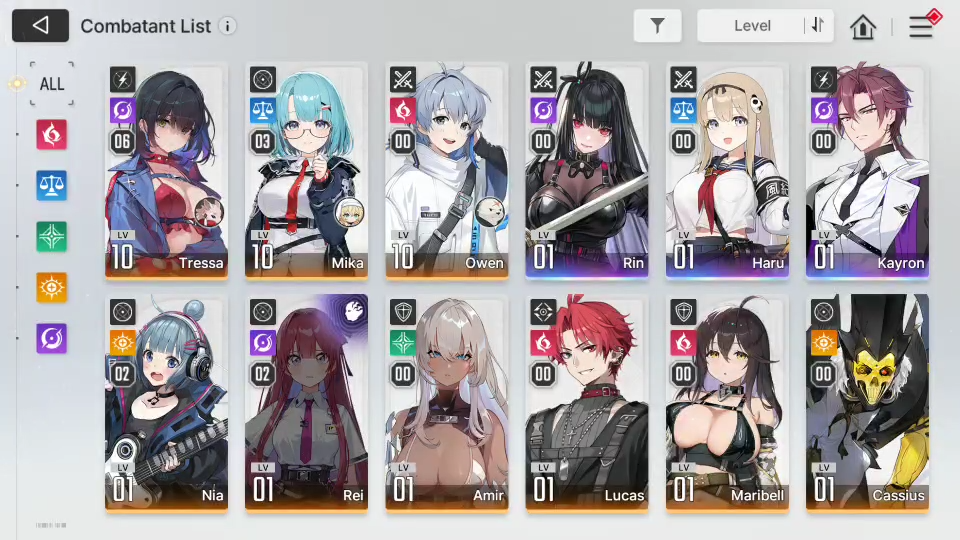Select the ALL filter tab

coord(51,83)
